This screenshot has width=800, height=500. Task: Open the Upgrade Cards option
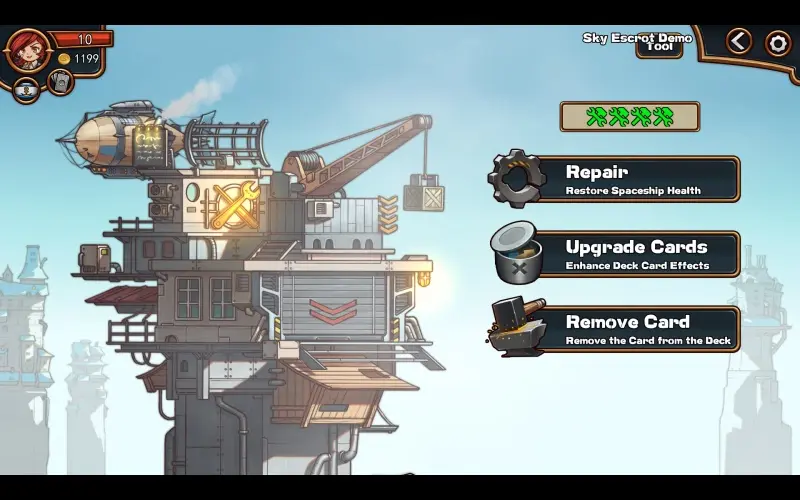click(615, 254)
